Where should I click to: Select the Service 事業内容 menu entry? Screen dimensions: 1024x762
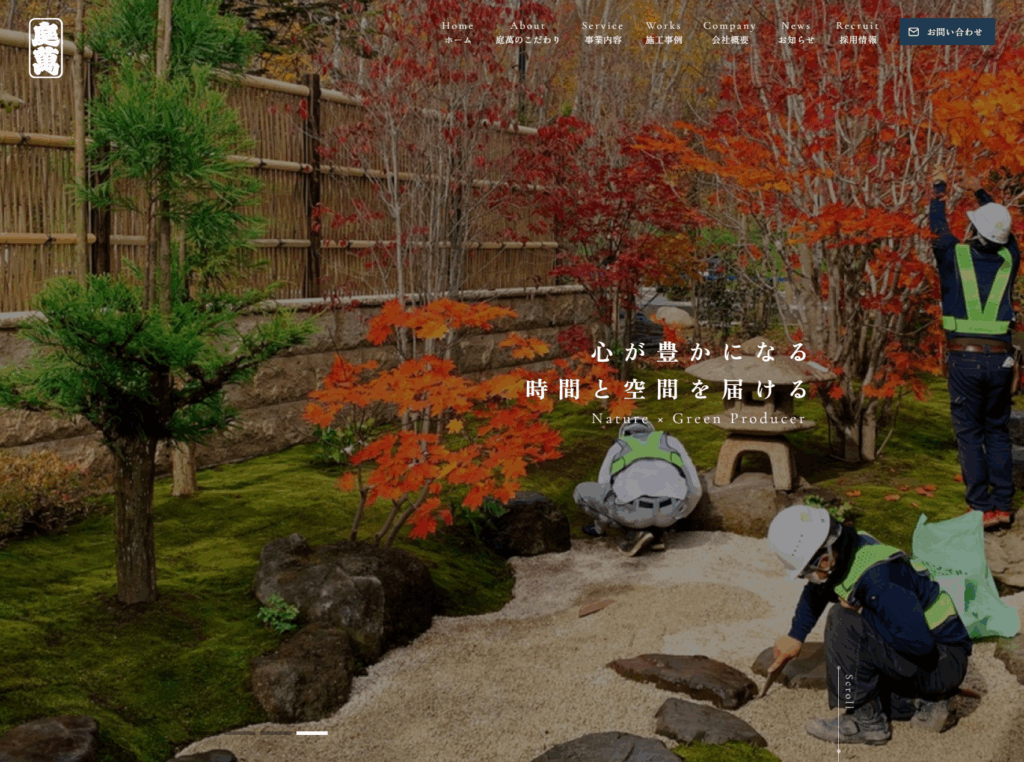pos(602,32)
